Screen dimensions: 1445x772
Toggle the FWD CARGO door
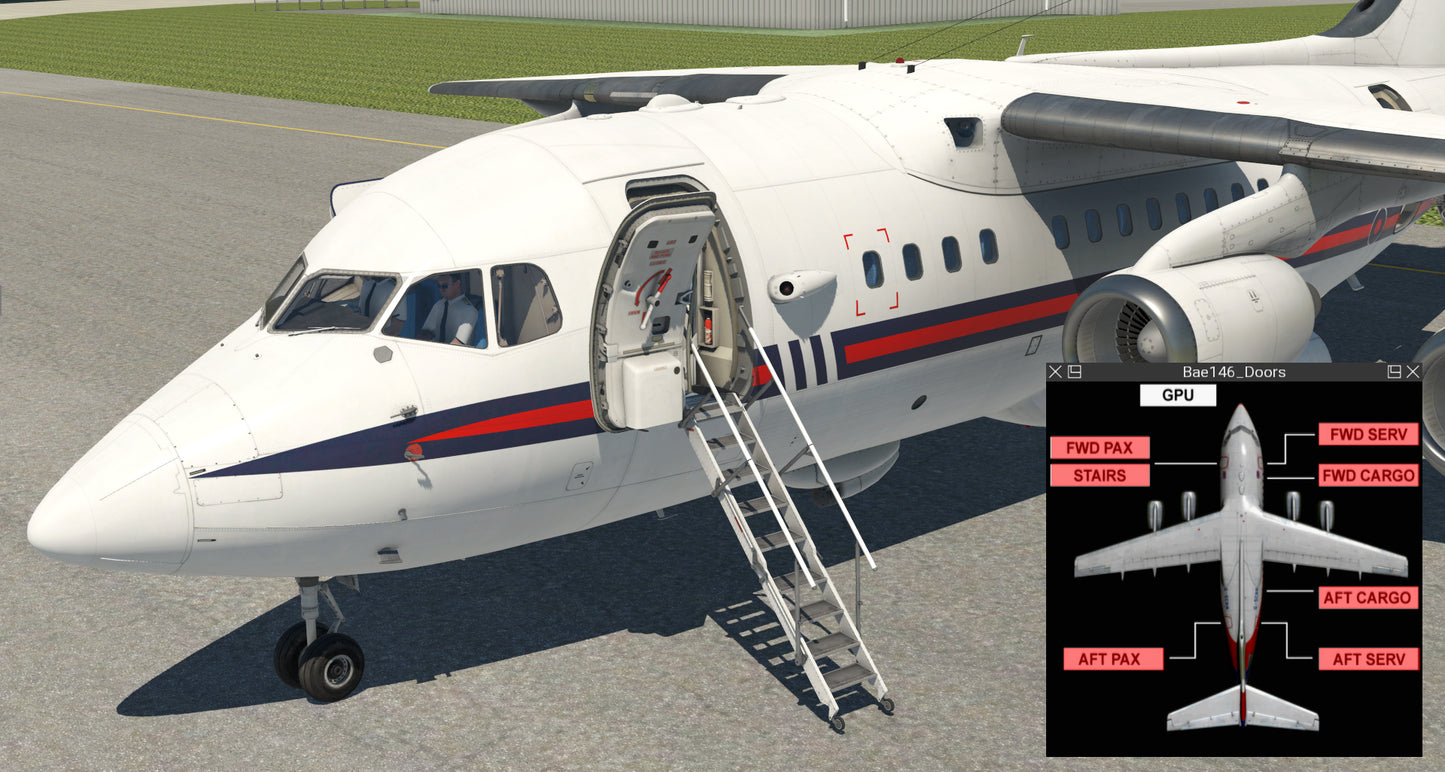[x=1368, y=476]
